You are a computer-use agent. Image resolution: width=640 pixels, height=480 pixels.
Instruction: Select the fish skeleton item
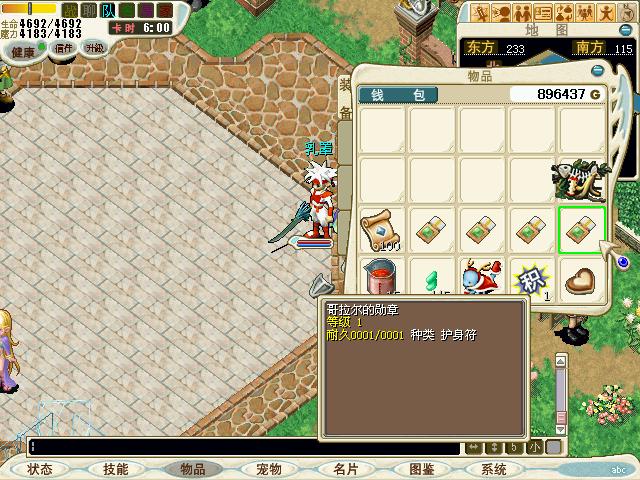coord(582,181)
